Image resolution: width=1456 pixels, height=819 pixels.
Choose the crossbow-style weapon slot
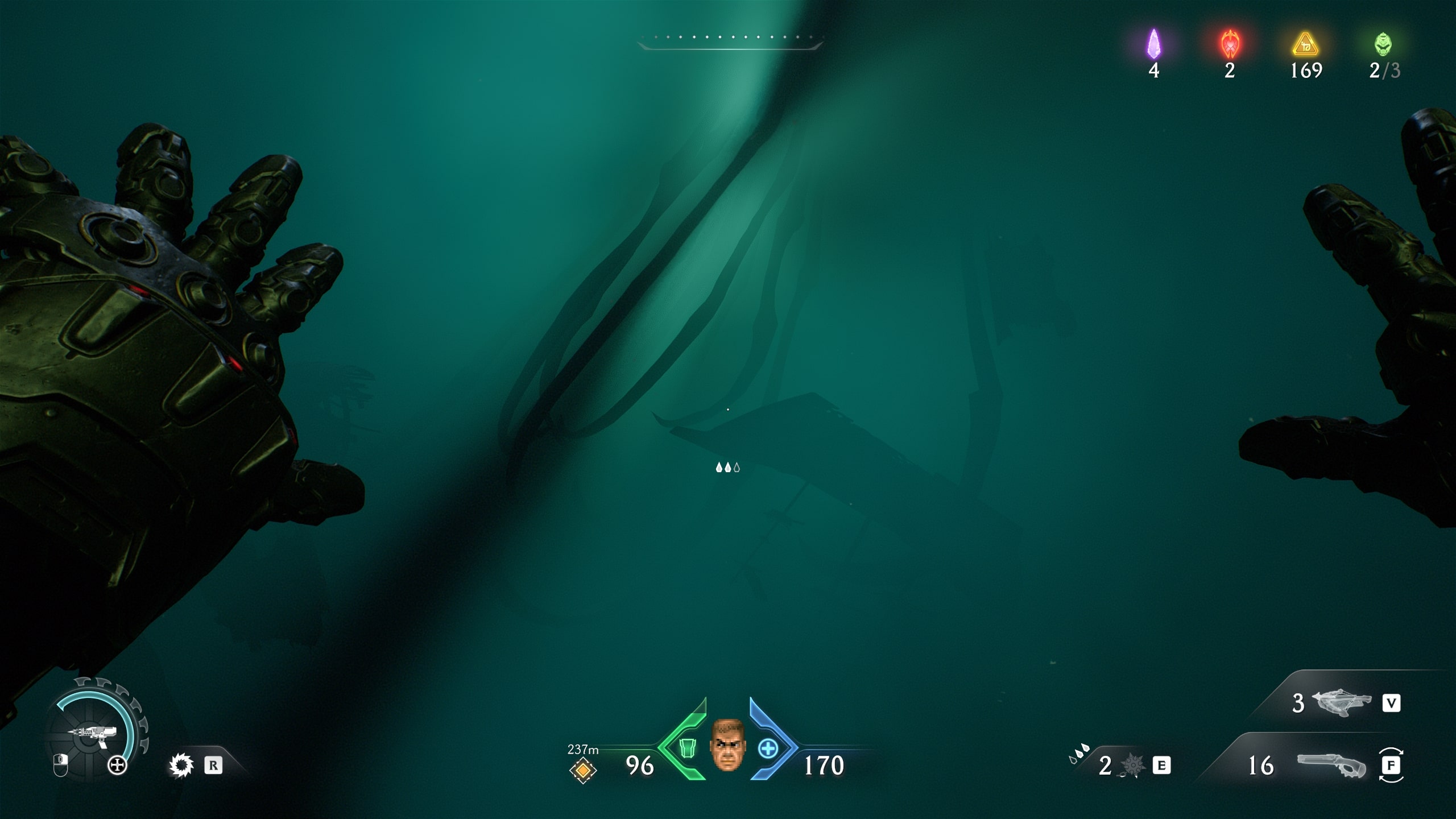pyautogui.click(x=1340, y=704)
